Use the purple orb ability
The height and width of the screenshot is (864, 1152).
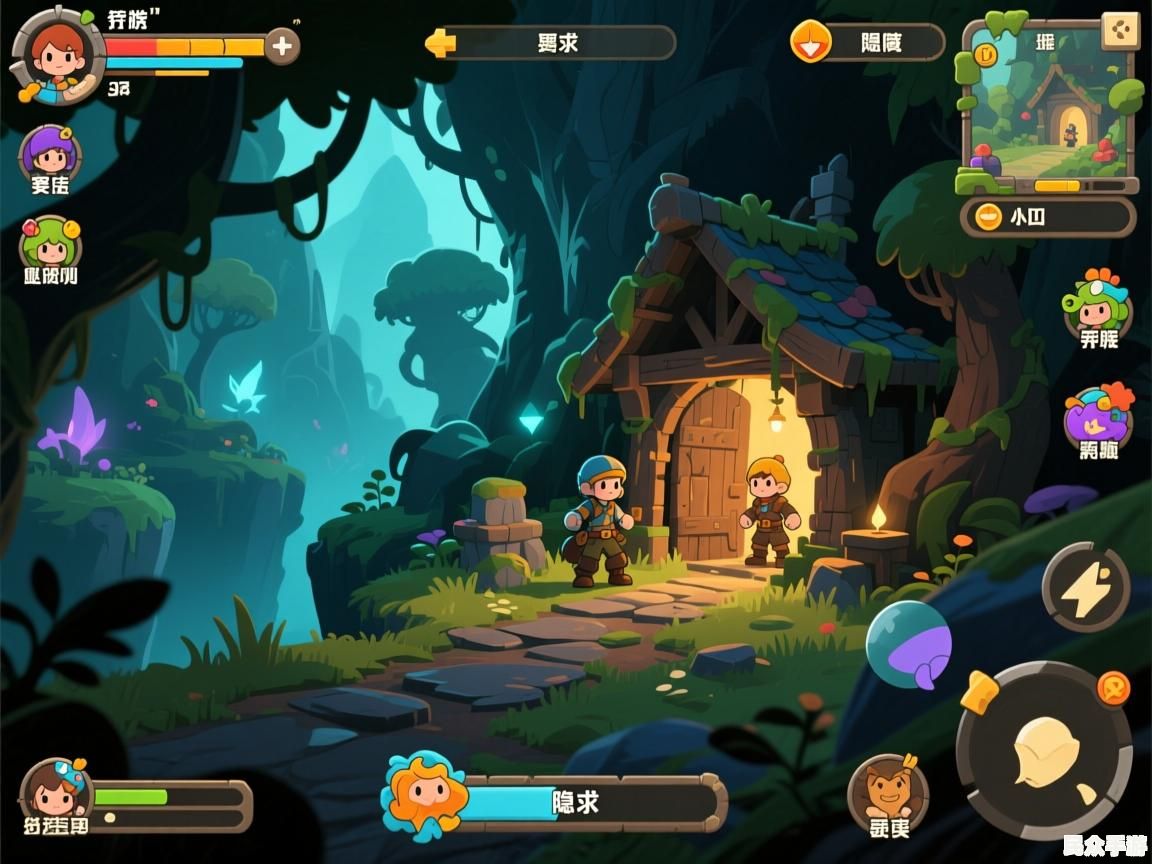point(908,643)
